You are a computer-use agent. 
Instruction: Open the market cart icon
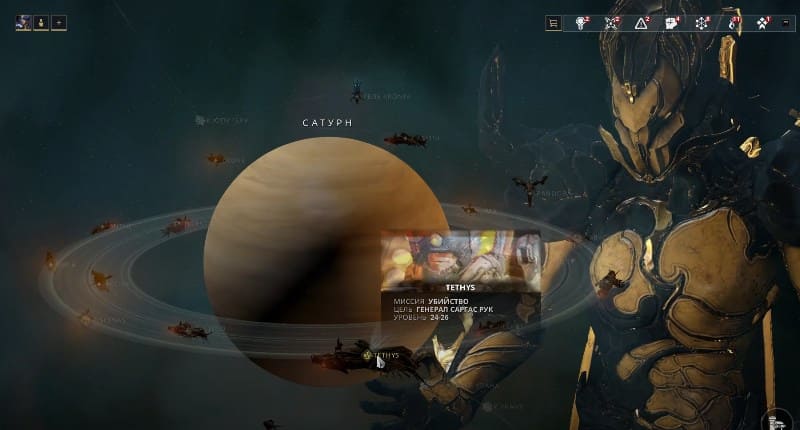pyautogui.click(x=553, y=23)
